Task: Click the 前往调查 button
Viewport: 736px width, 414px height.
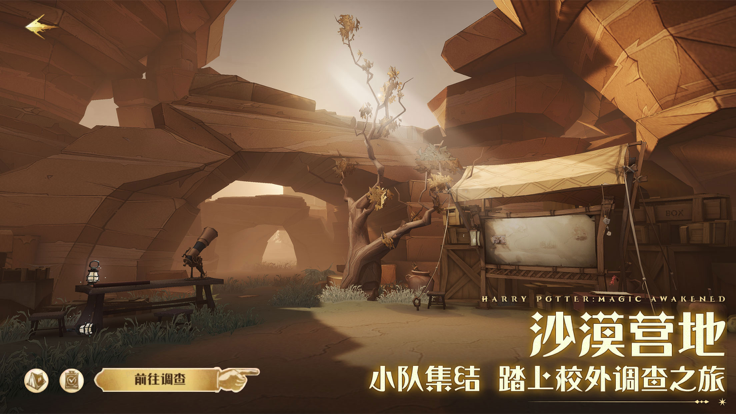Action: 160,379
